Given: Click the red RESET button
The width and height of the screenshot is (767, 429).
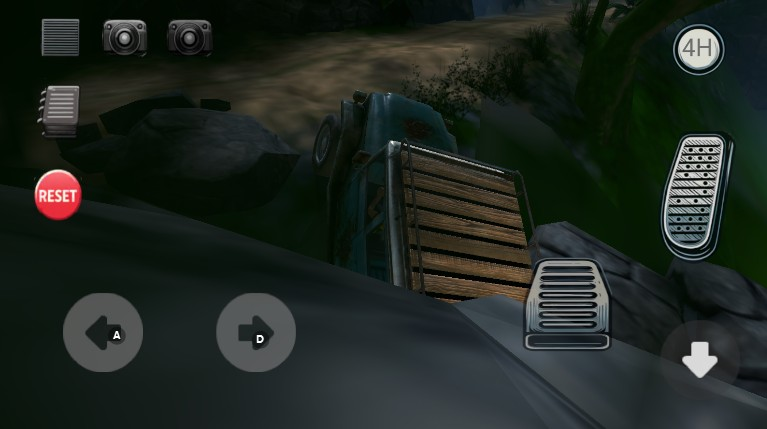Looking at the screenshot, I should pos(57,195).
